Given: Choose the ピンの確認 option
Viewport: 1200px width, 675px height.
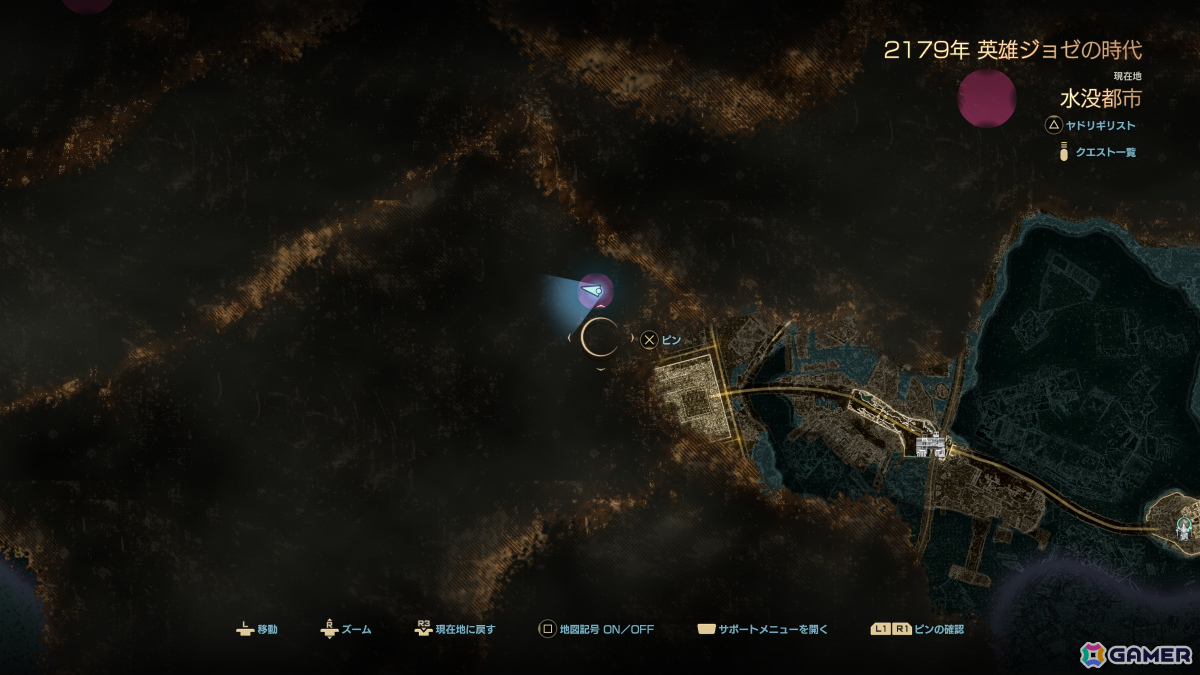Looking at the screenshot, I should [x=917, y=630].
